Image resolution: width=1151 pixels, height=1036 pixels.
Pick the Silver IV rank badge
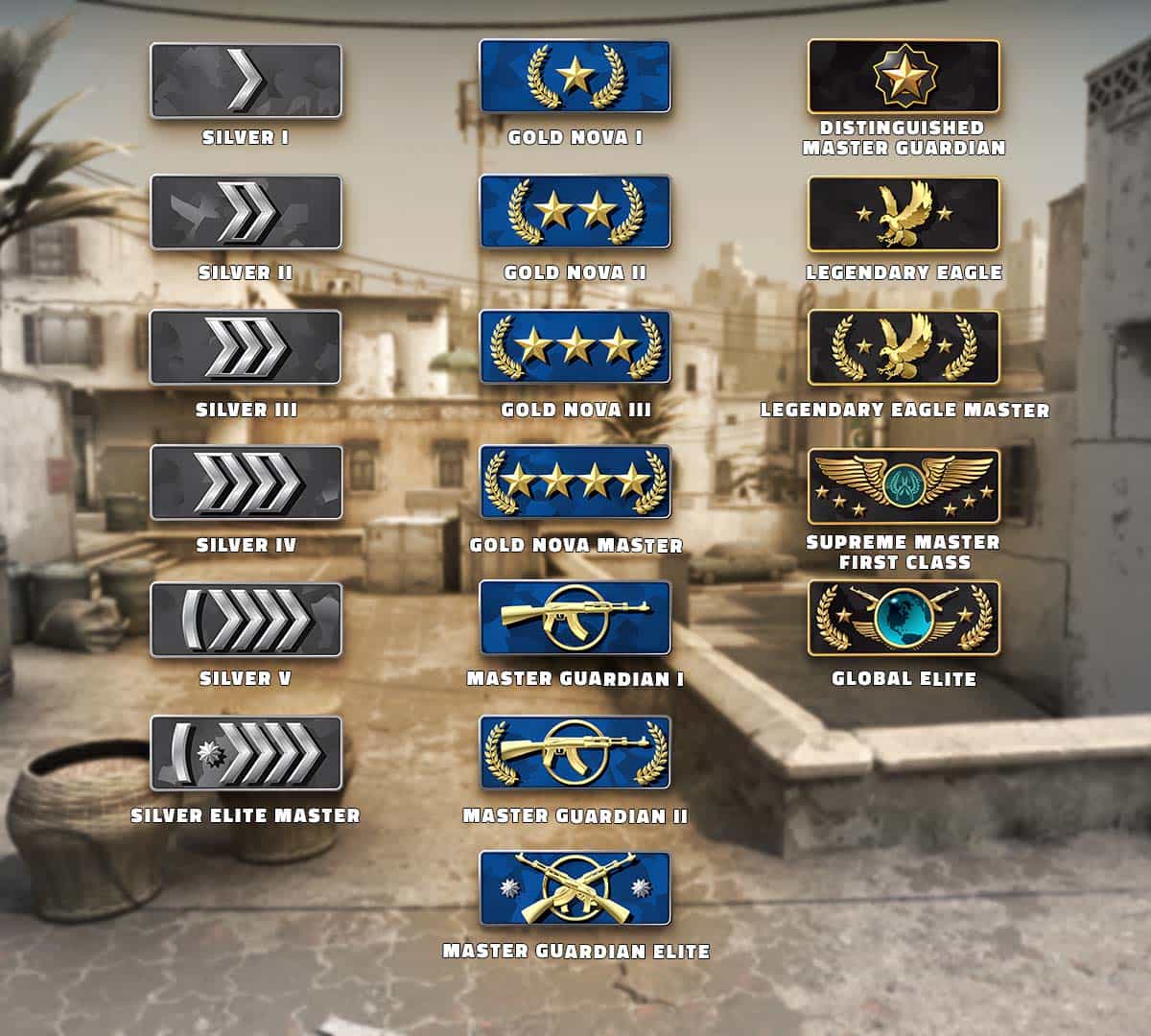point(246,483)
